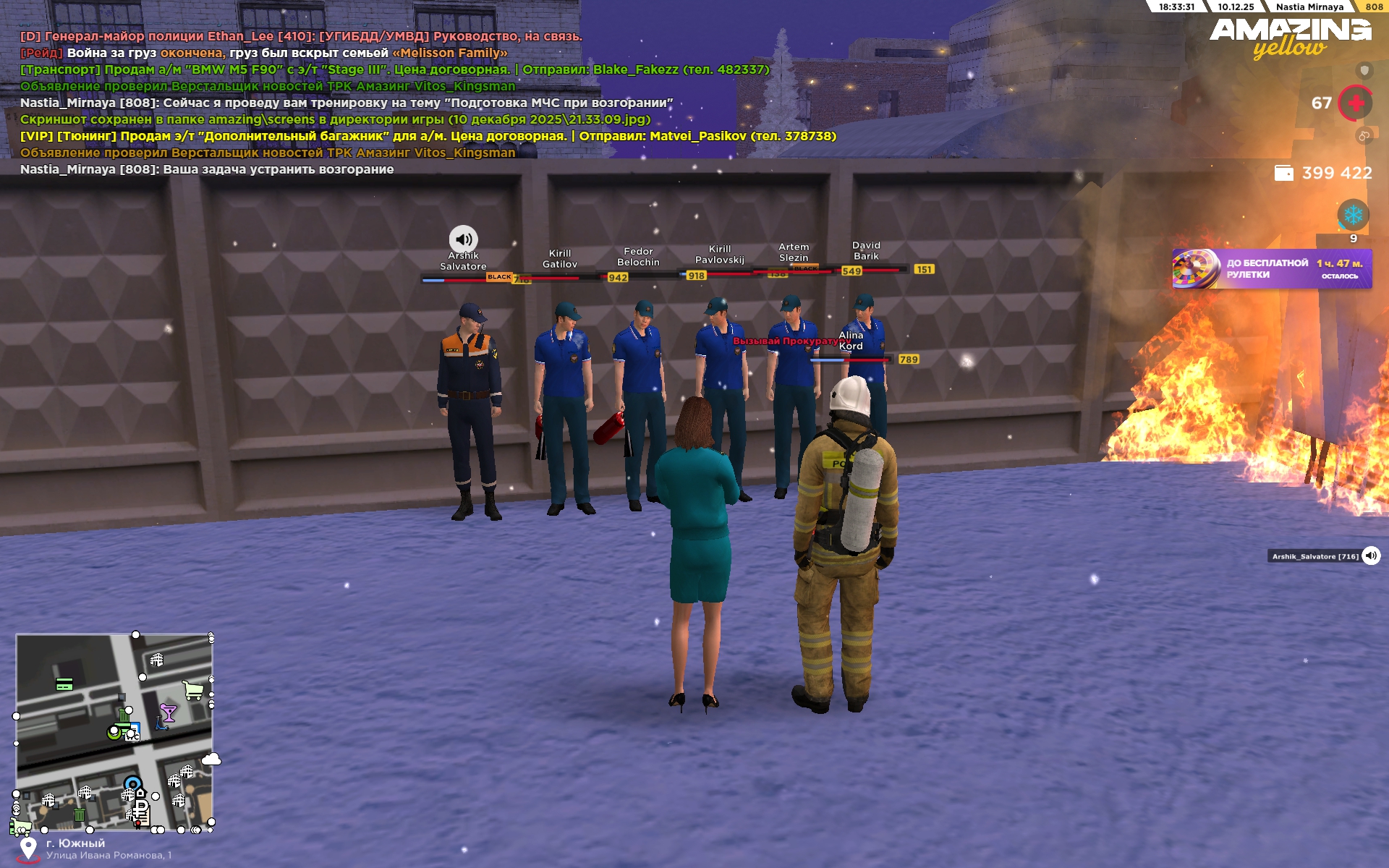The height and width of the screenshot is (868, 1389).
Task: Click the red cross health icon
Action: (x=1356, y=103)
